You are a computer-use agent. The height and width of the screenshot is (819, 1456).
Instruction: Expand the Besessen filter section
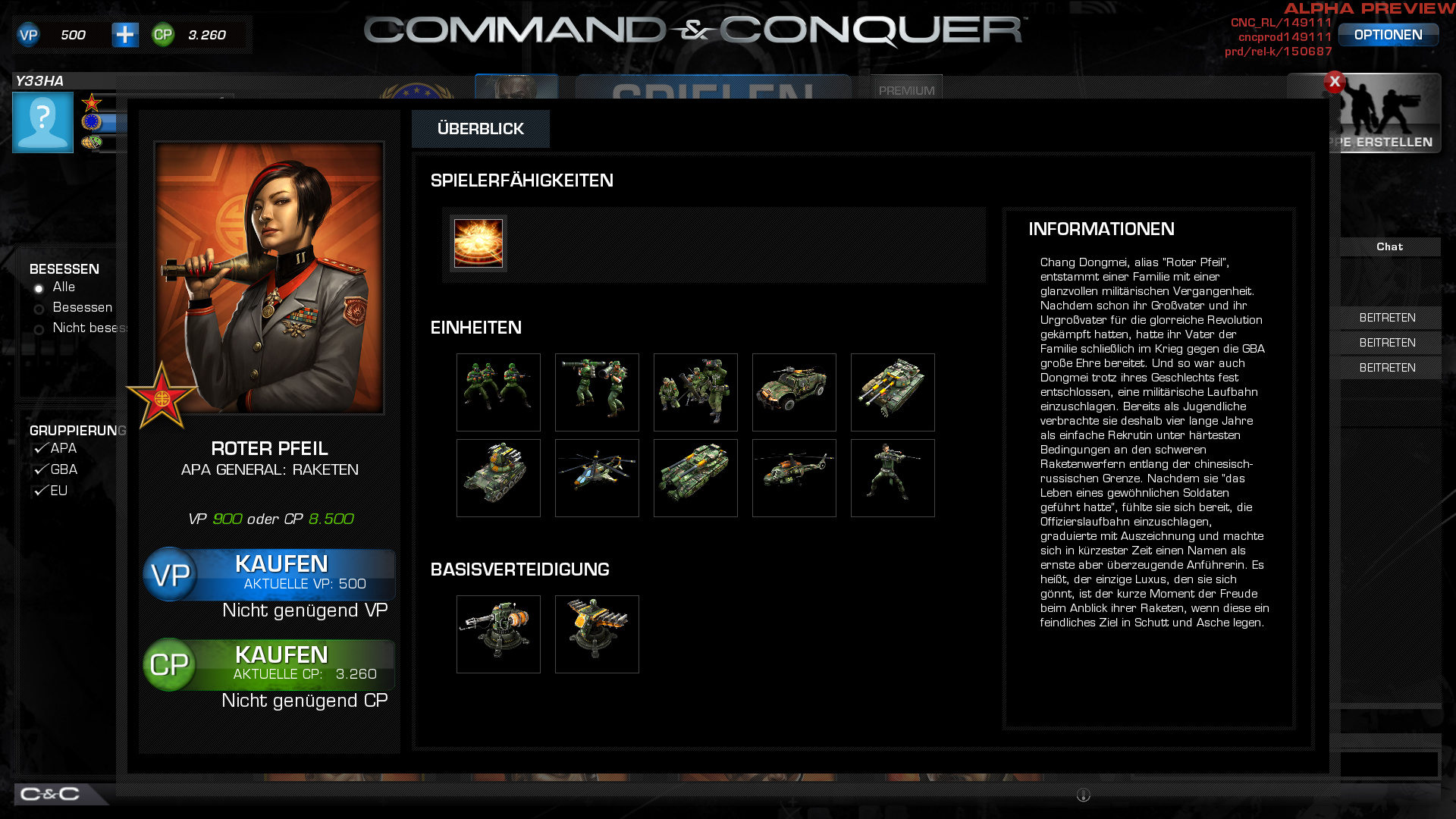click(64, 268)
